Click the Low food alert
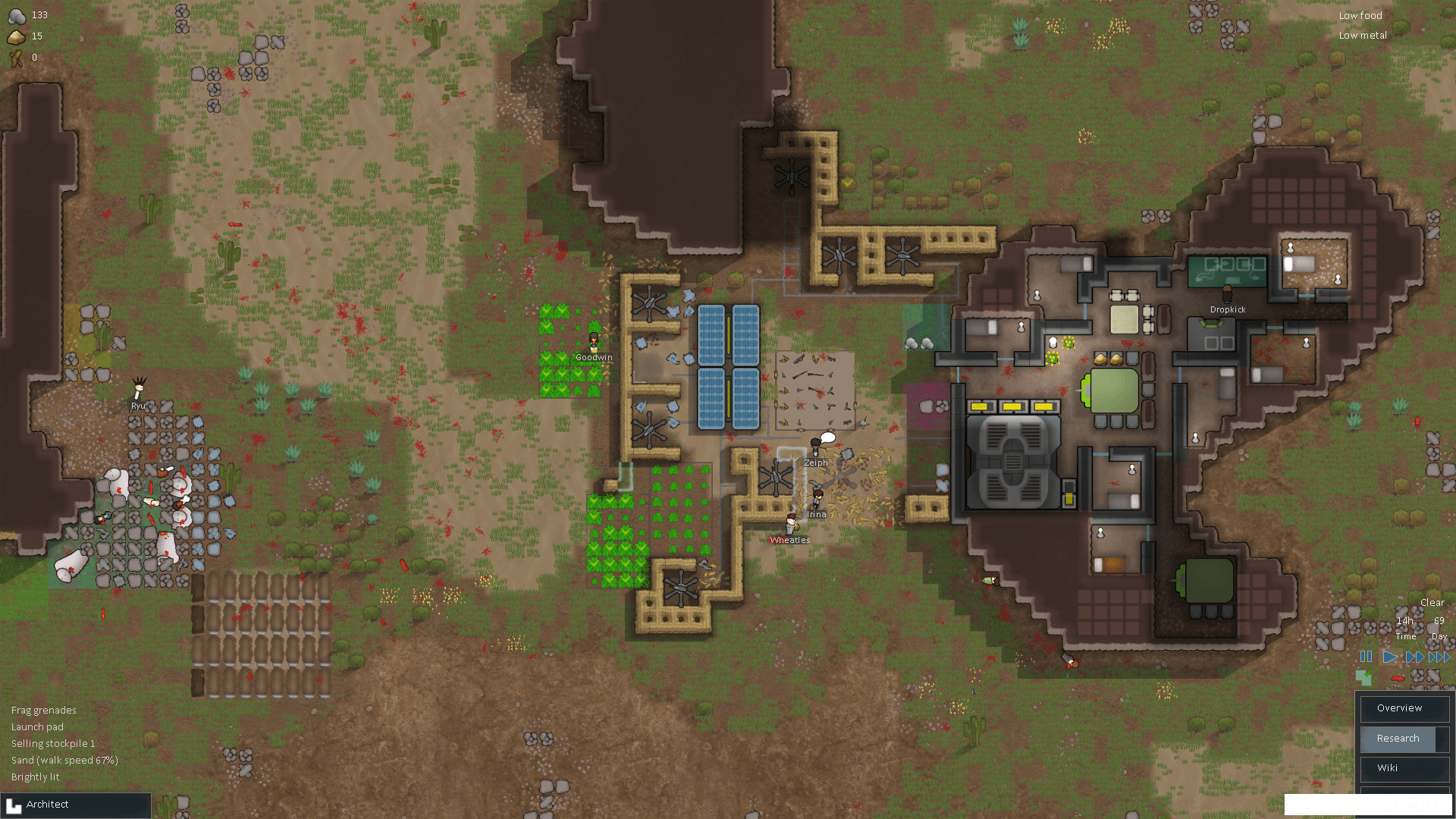The height and width of the screenshot is (819, 1456). pos(1360,15)
